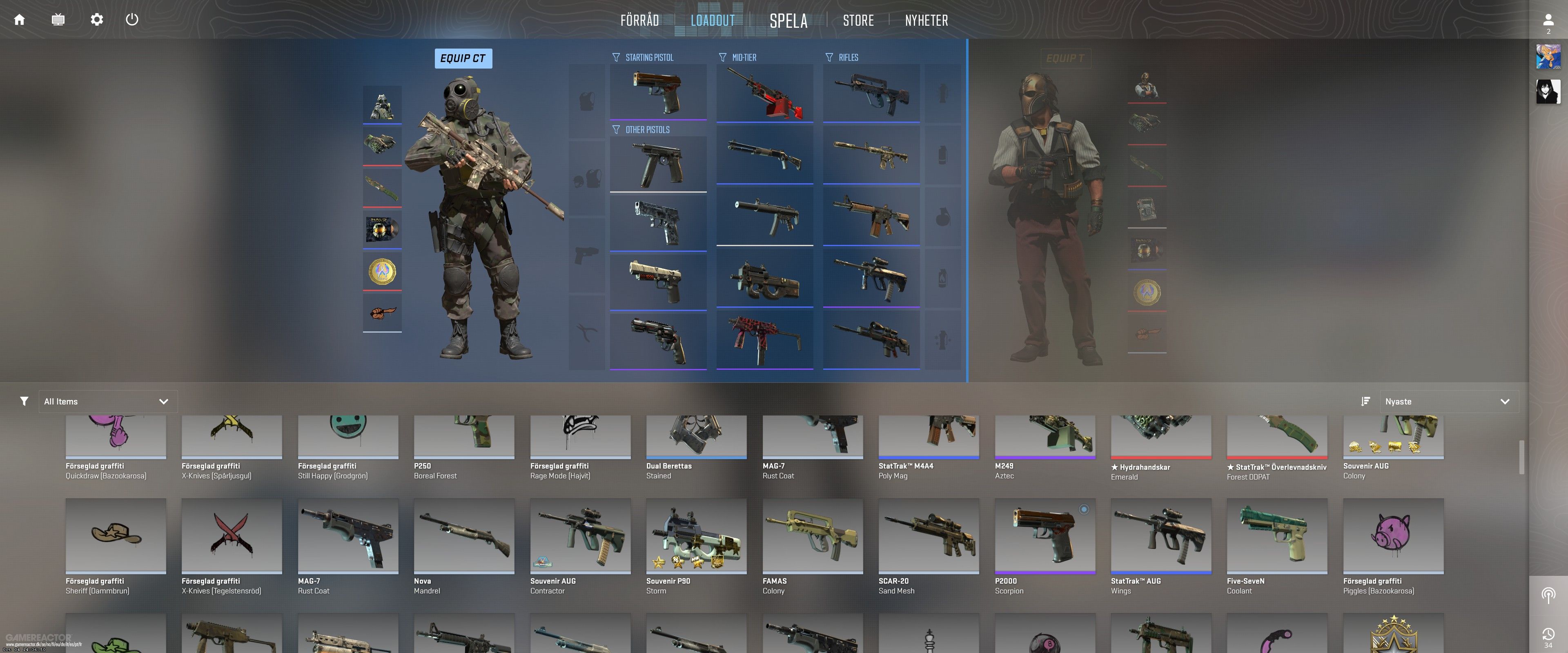This screenshot has width=1568, height=653.
Task: Click the EQUIP T button
Action: pos(1065,58)
